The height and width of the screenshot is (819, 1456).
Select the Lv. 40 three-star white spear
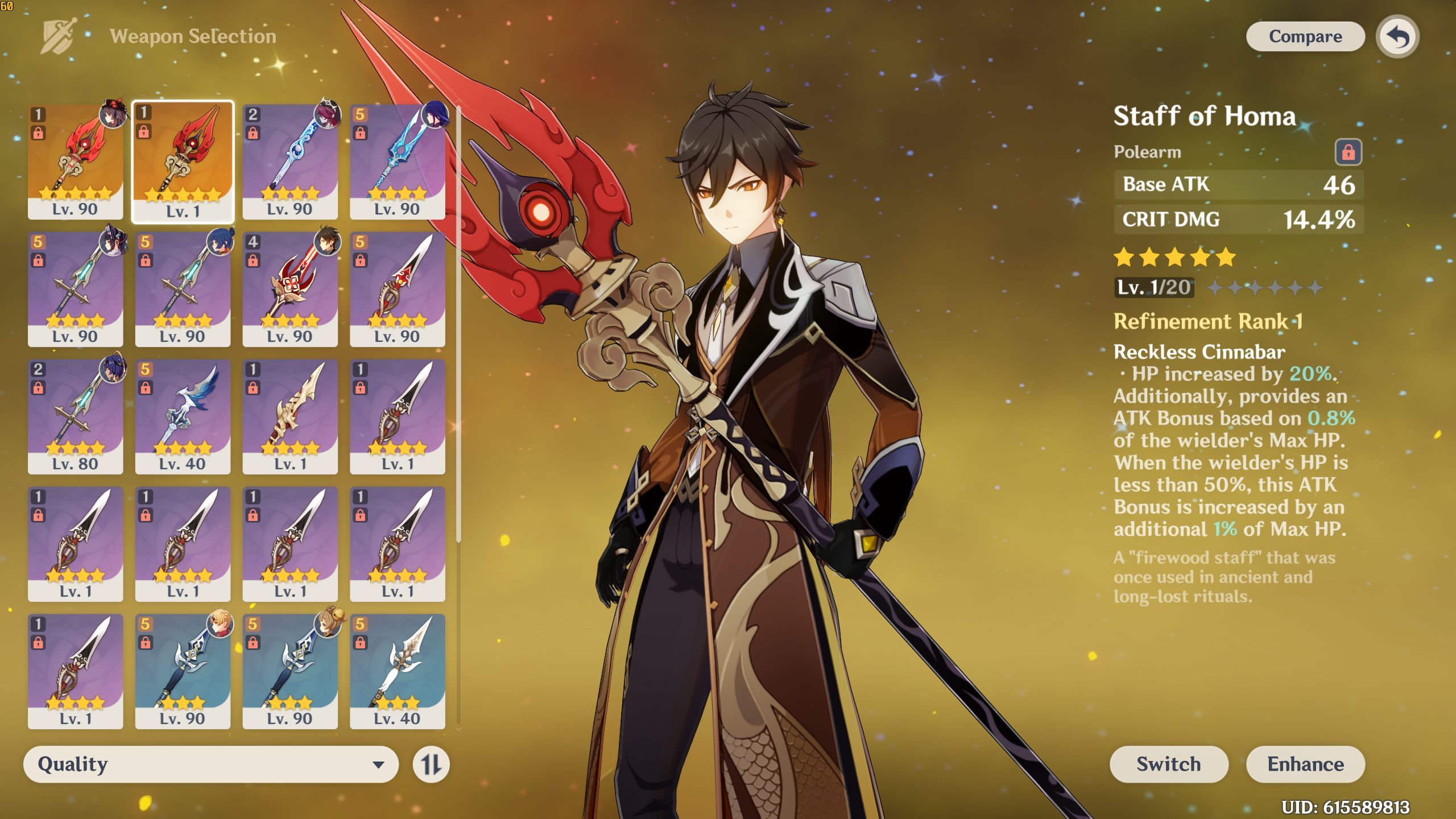397,671
